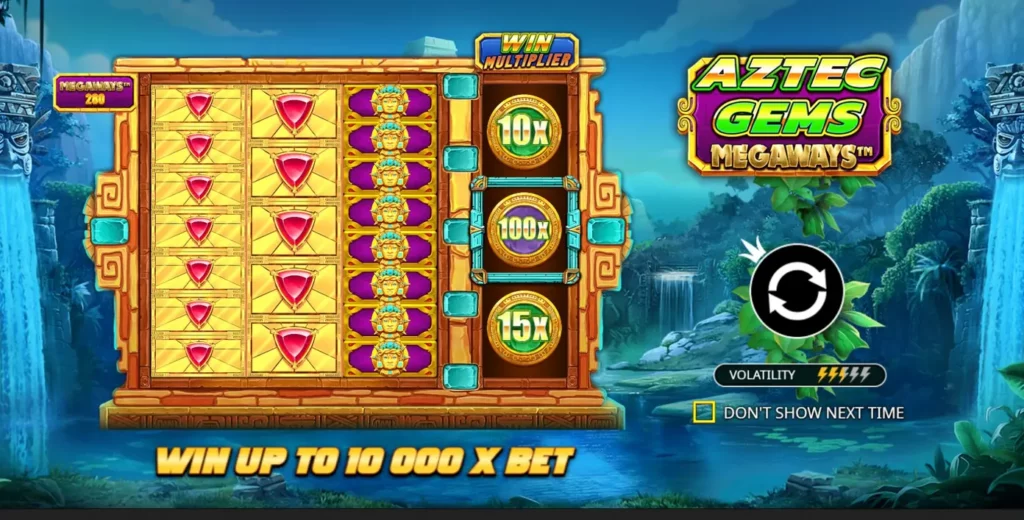Click the circular arrows continue button

coord(797,291)
